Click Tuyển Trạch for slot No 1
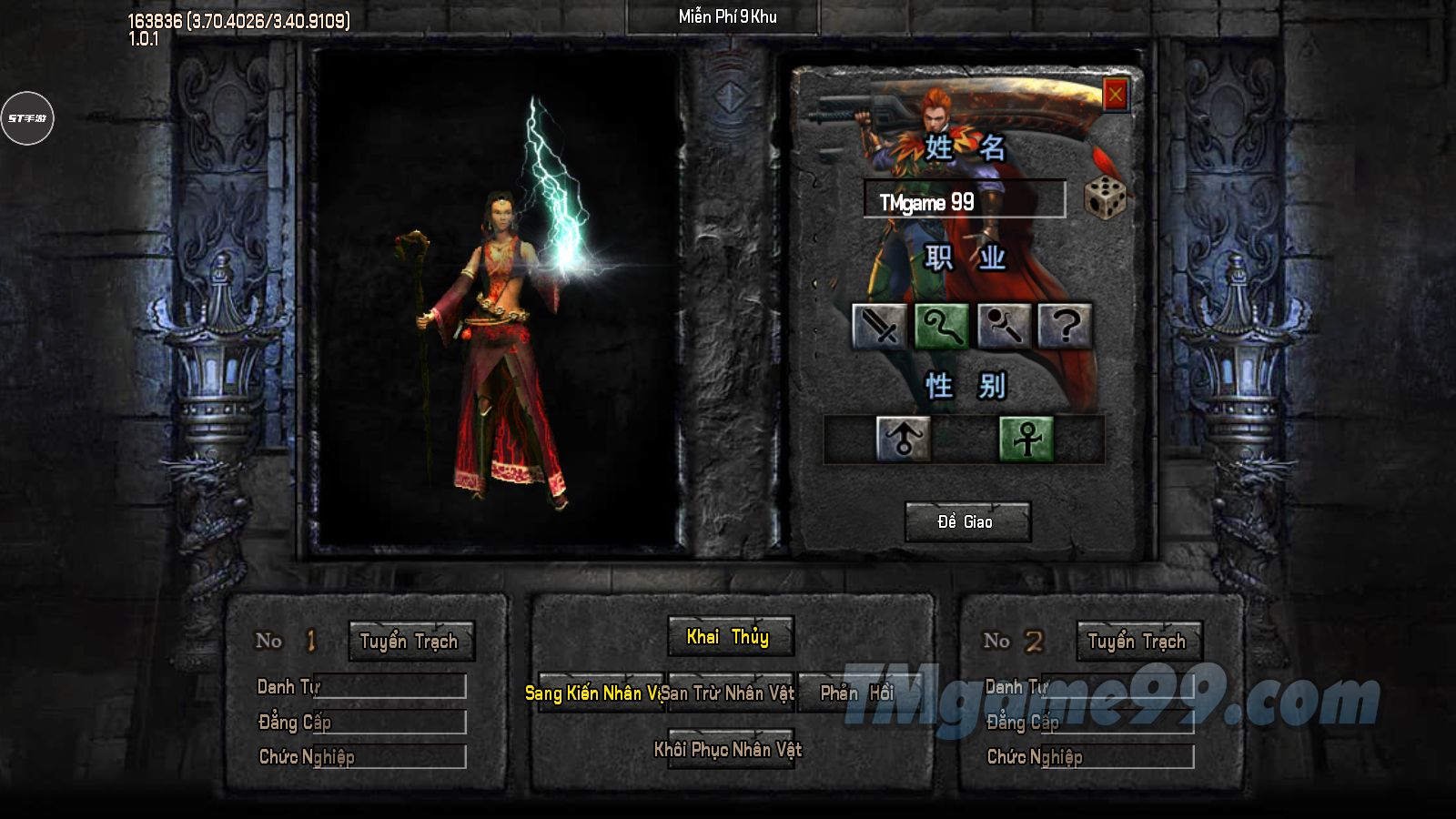The width and height of the screenshot is (1456, 819). [410, 642]
